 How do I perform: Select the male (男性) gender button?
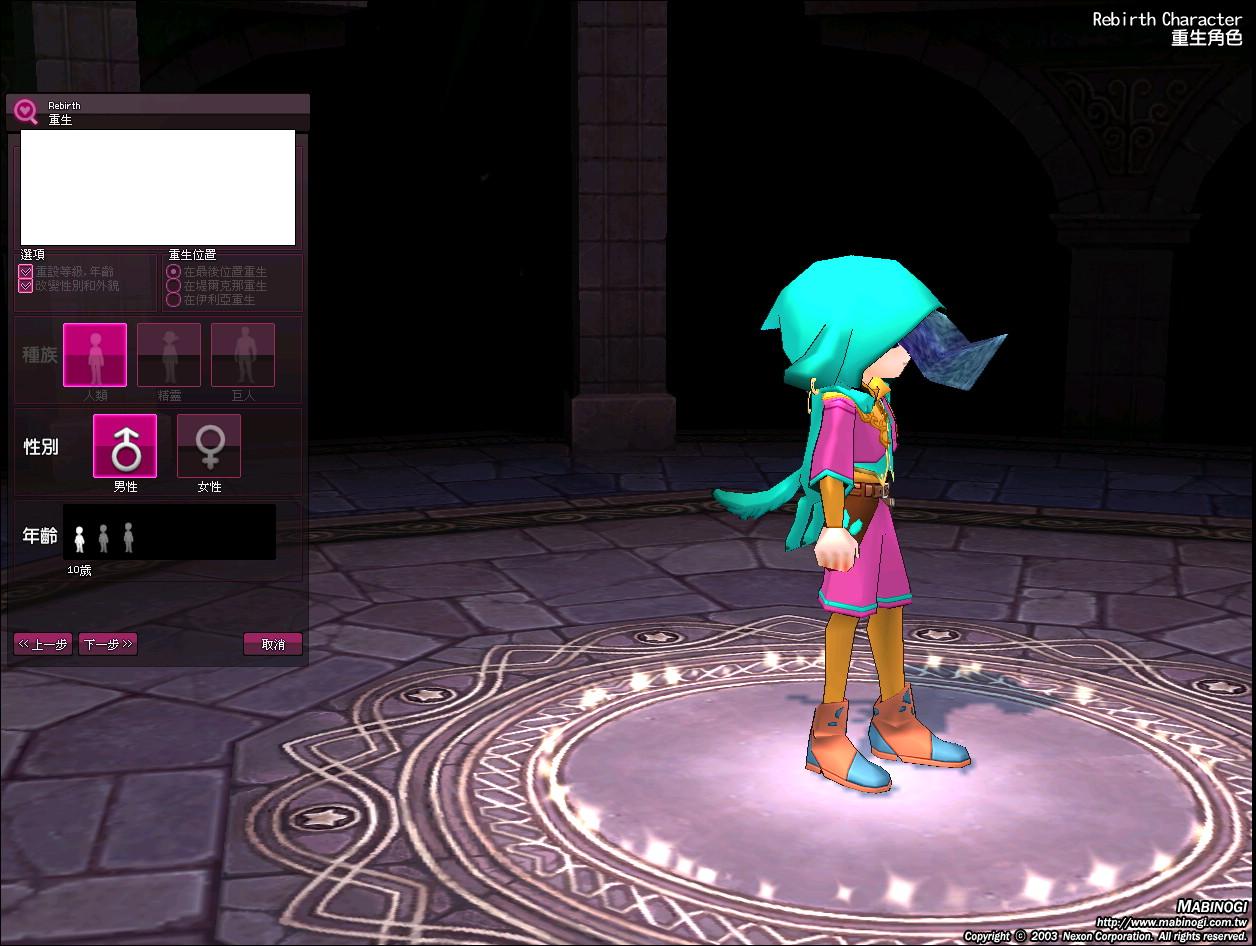pyautogui.click(x=125, y=446)
